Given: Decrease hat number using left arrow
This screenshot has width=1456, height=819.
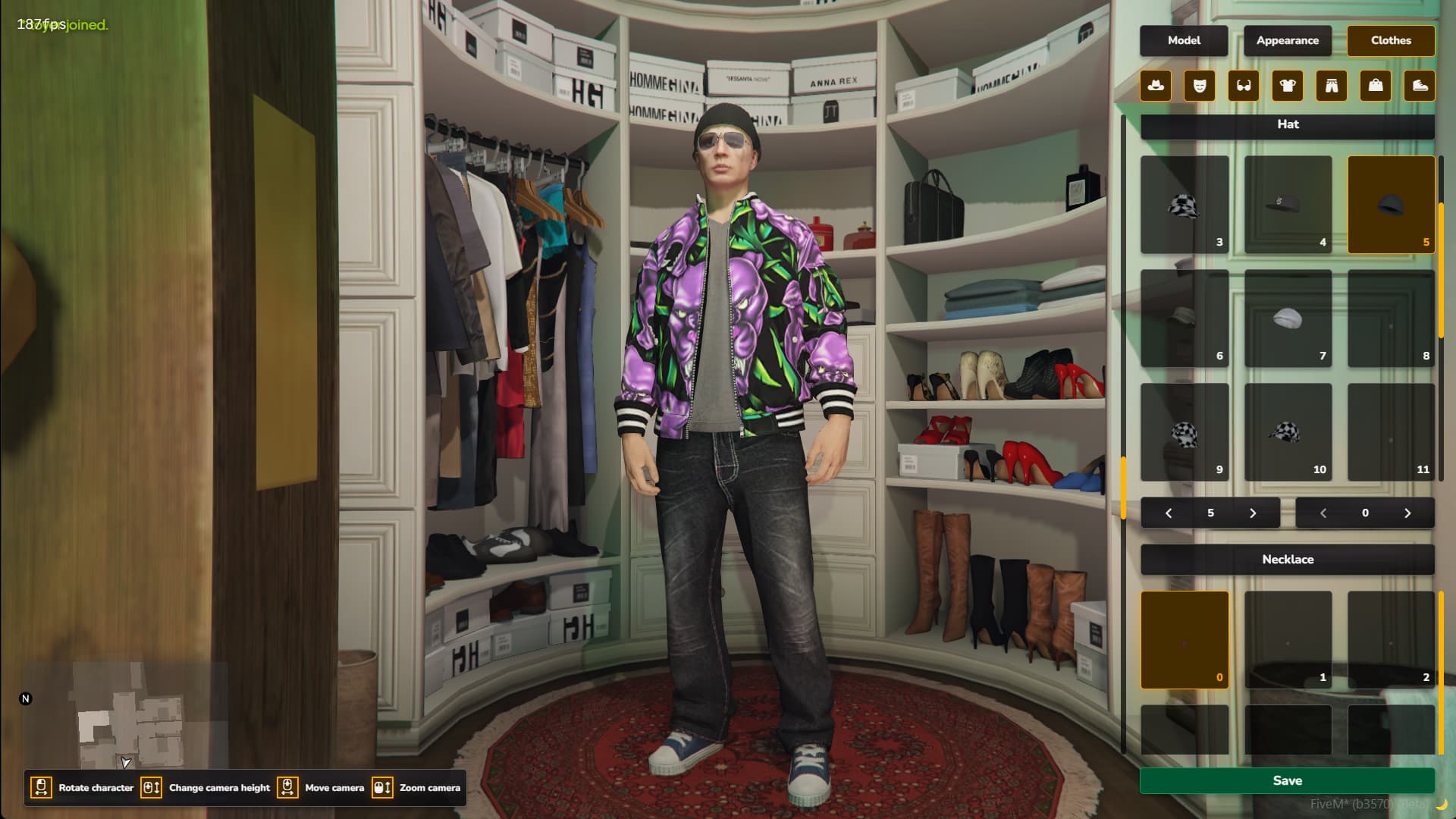Looking at the screenshot, I should pos(1169,513).
